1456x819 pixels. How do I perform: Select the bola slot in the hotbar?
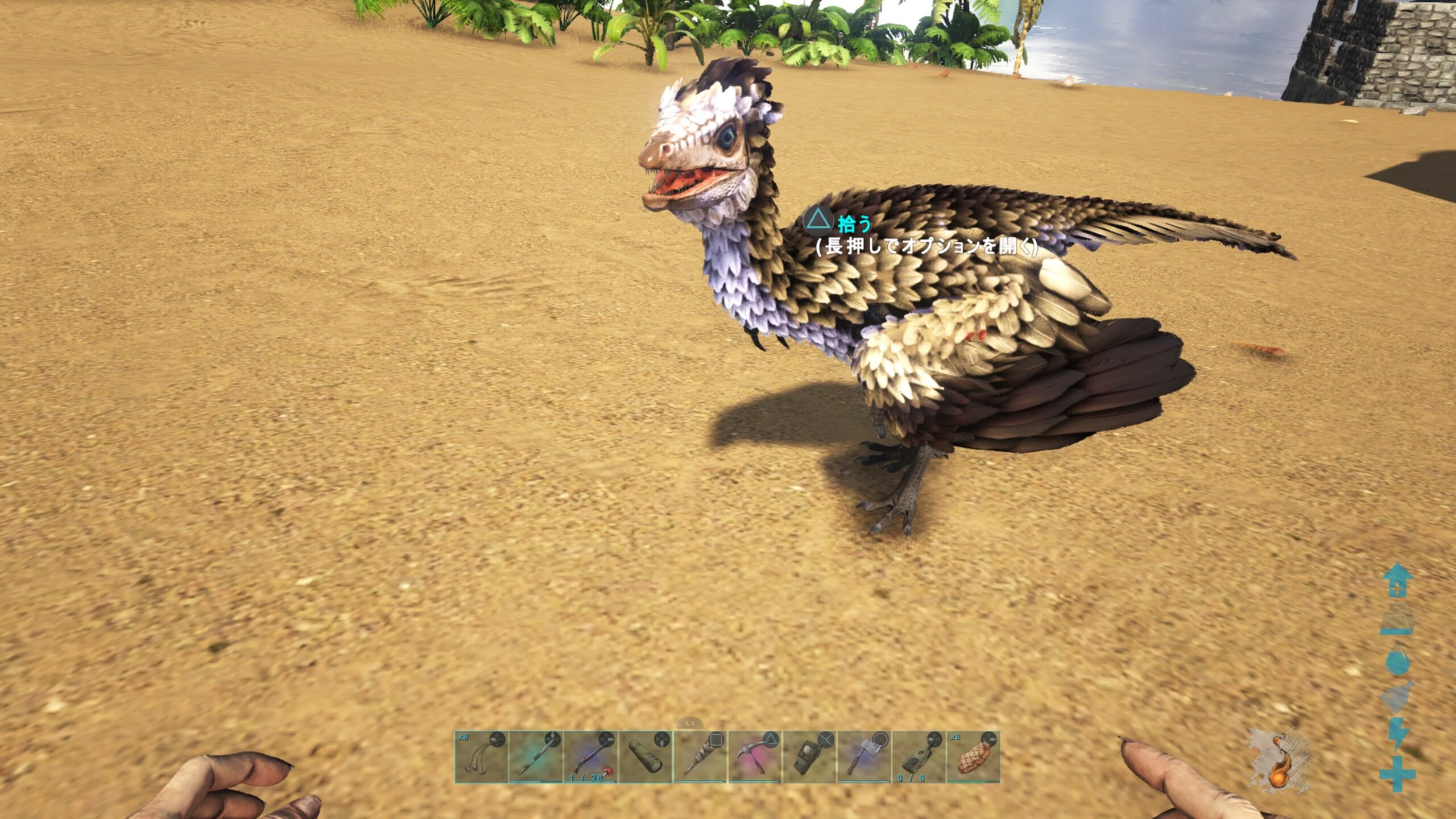[481, 757]
